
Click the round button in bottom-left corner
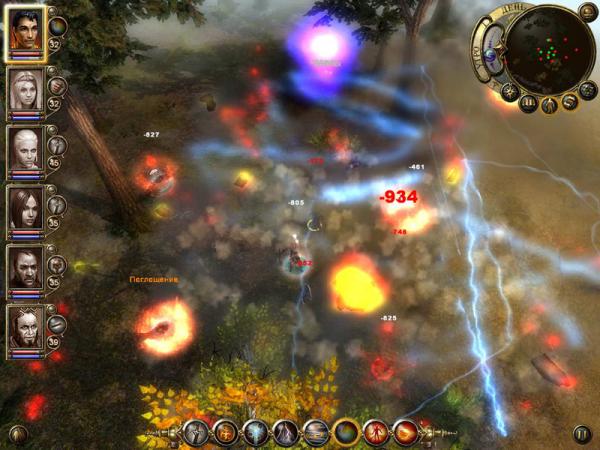point(17,433)
